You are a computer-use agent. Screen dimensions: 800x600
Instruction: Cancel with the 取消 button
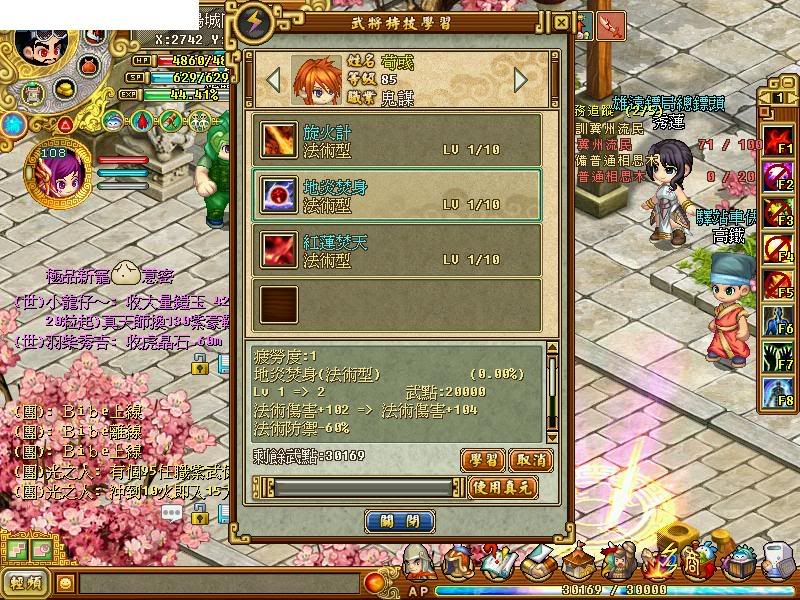tap(530, 459)
